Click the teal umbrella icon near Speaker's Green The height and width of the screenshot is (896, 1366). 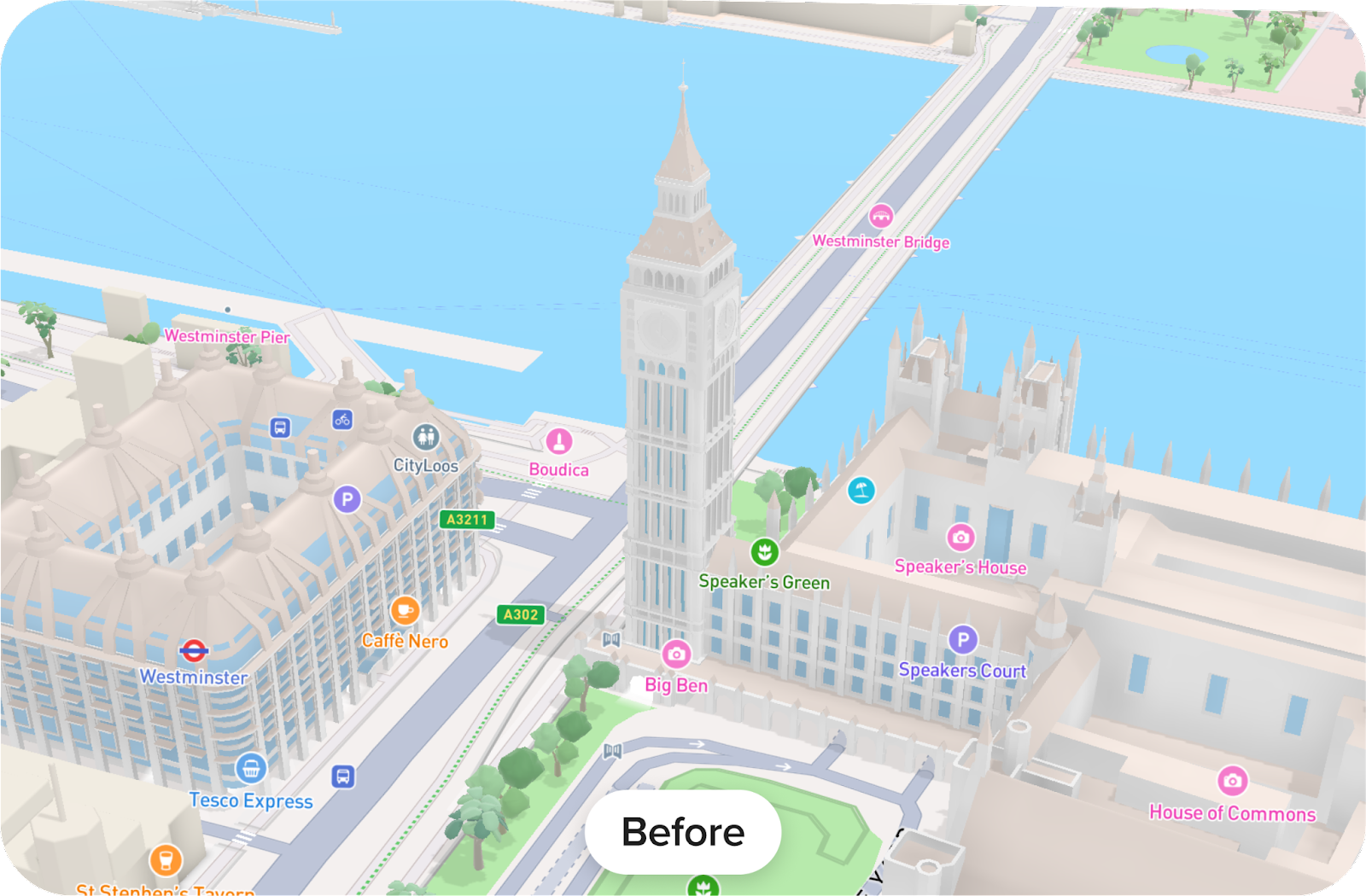(x=860, y=492)
